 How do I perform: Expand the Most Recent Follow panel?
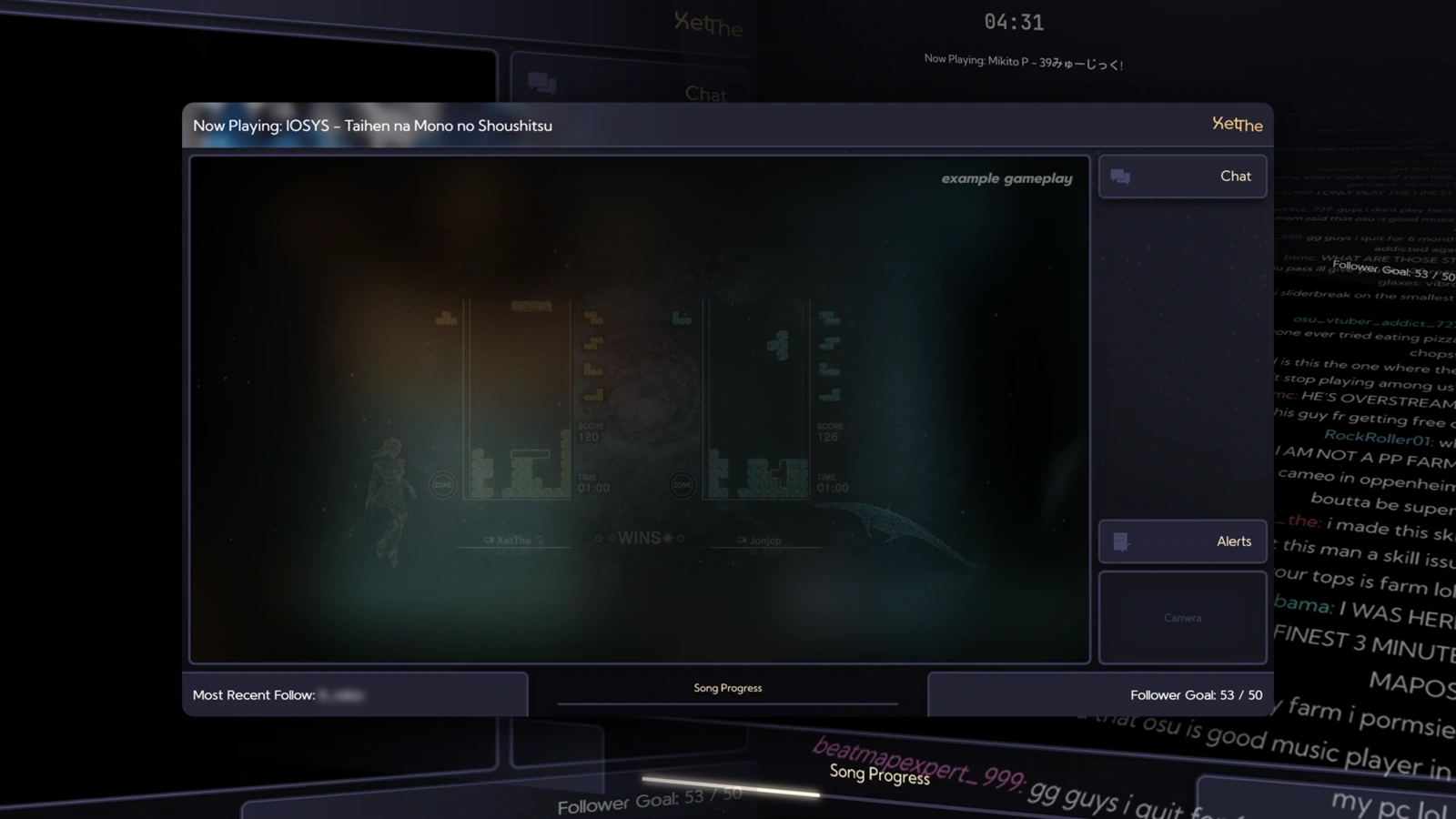(x=355, y=694)
